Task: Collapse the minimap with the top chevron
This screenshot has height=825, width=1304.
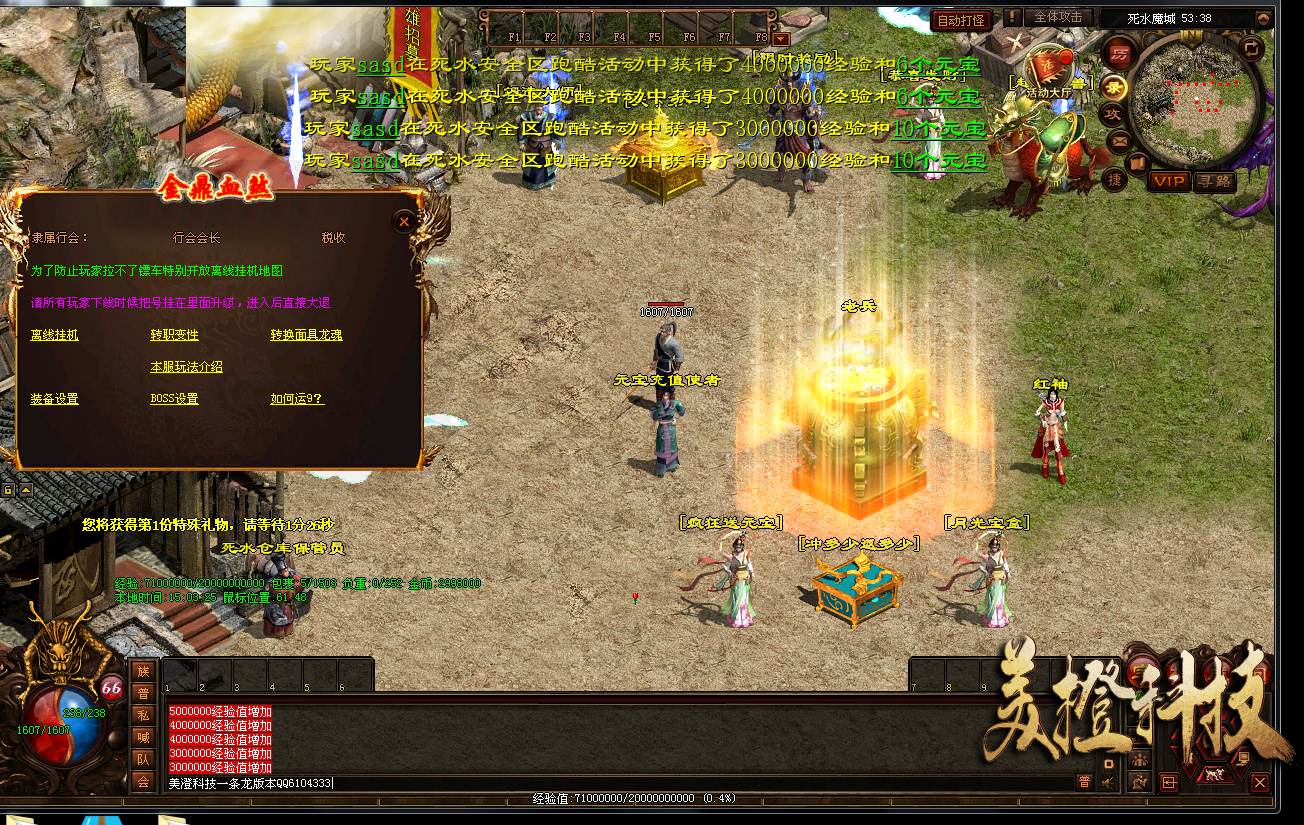Action: (1264, 21)
